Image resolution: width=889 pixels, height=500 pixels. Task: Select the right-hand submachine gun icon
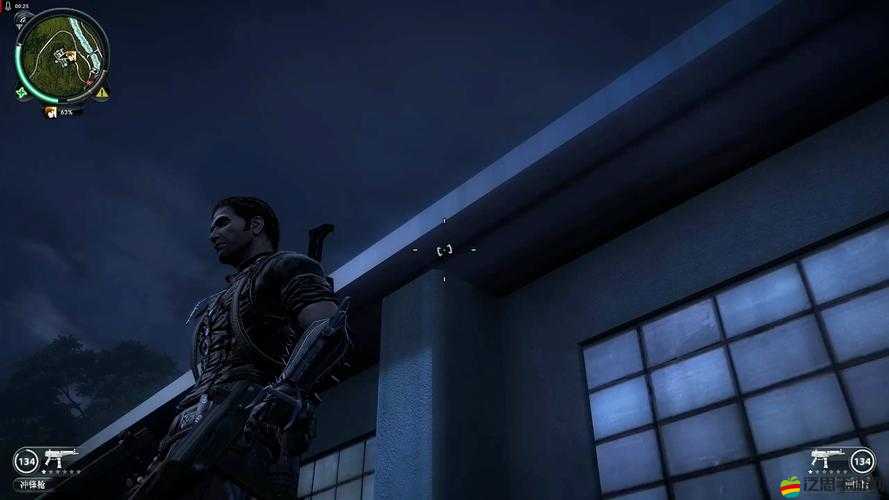tap(828, 457)
